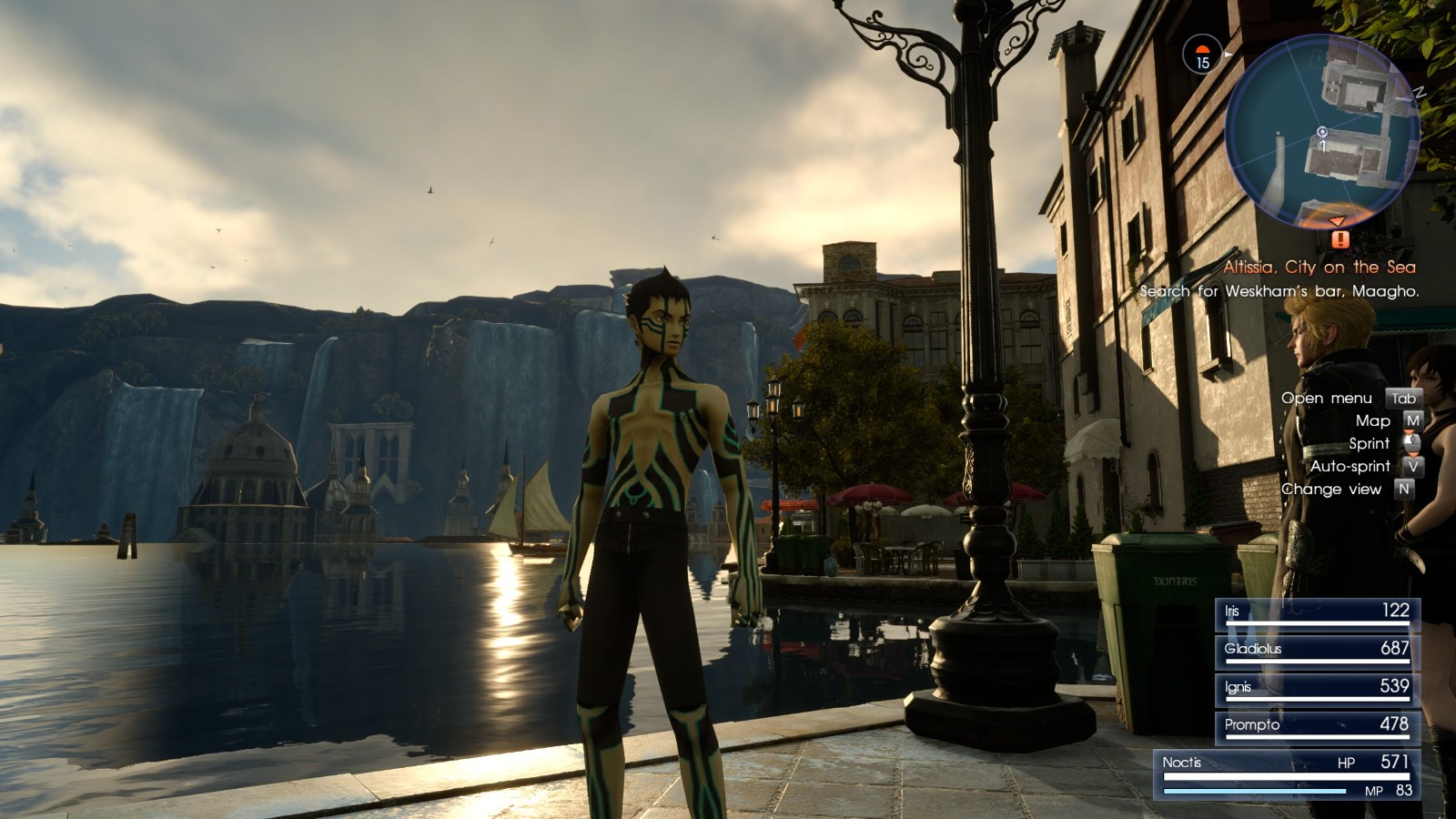Click the circular minimap of Altissia
This screenshot has height=819, width=1456.
1321,131
